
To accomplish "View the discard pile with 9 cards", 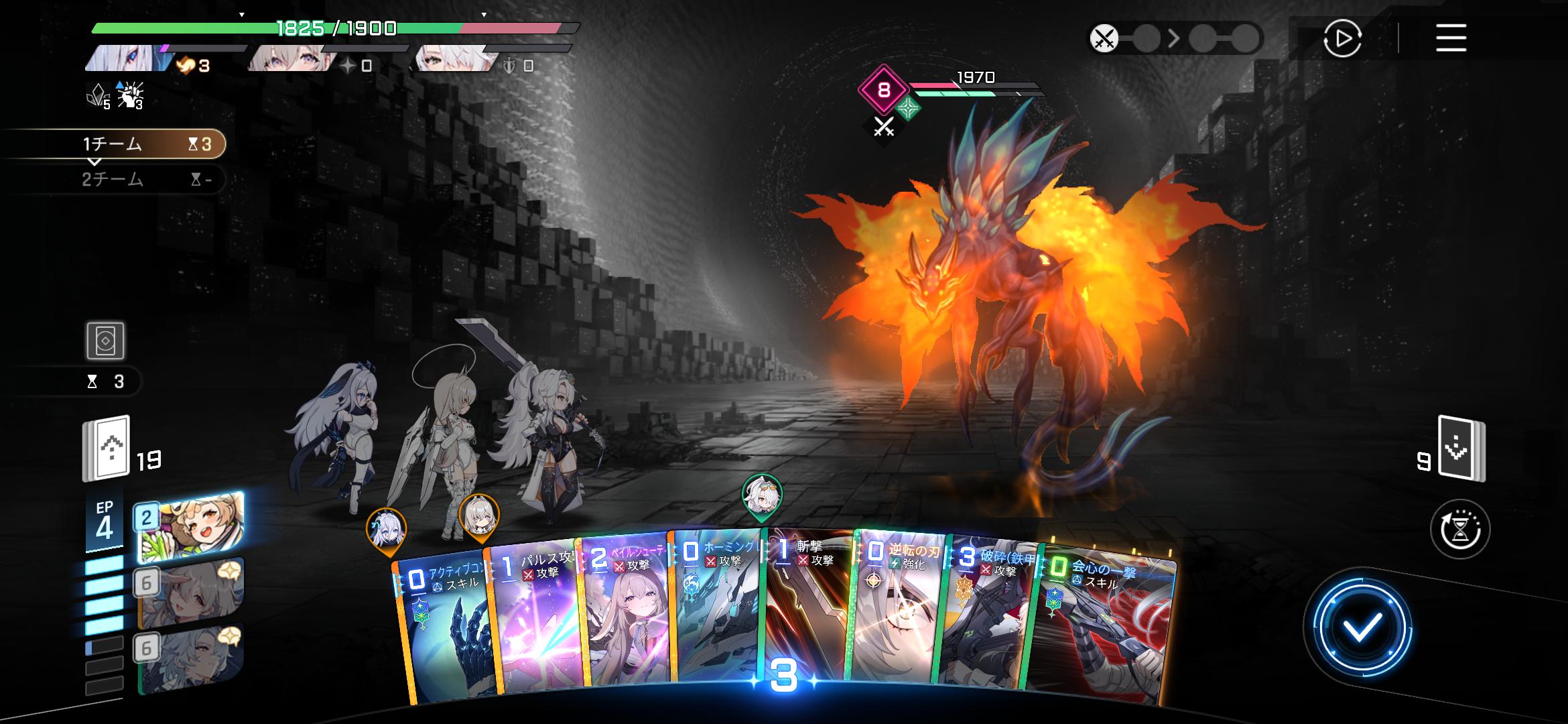I will pyautogui.click(x=1461, y=449).
